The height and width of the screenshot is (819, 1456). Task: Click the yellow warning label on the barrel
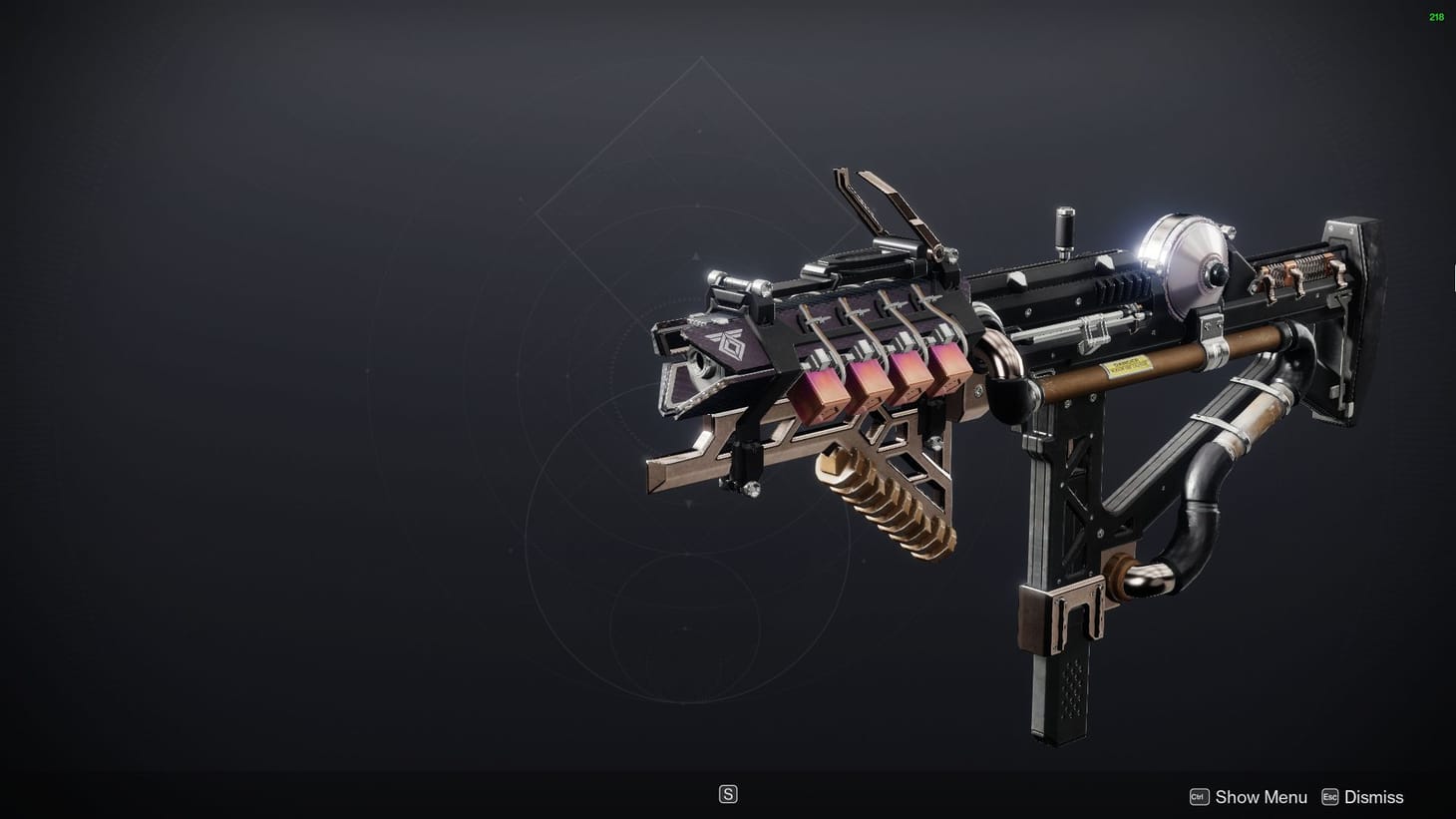[1127, 365]
